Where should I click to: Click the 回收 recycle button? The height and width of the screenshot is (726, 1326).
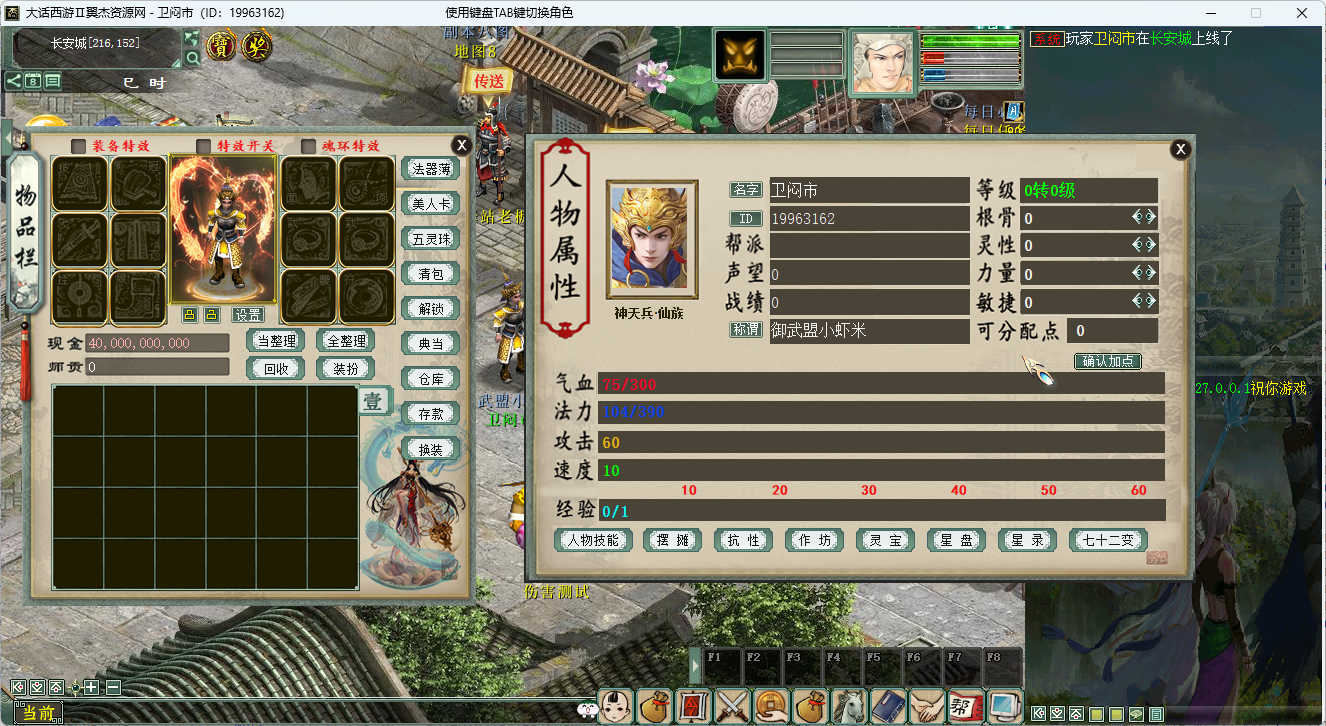tap(275, 368)
